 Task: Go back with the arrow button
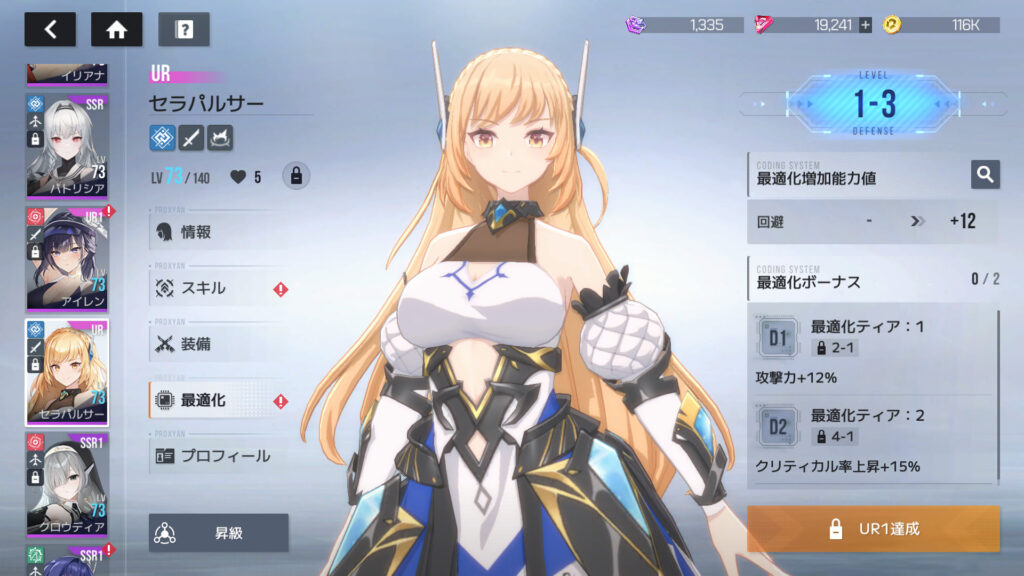50,29
